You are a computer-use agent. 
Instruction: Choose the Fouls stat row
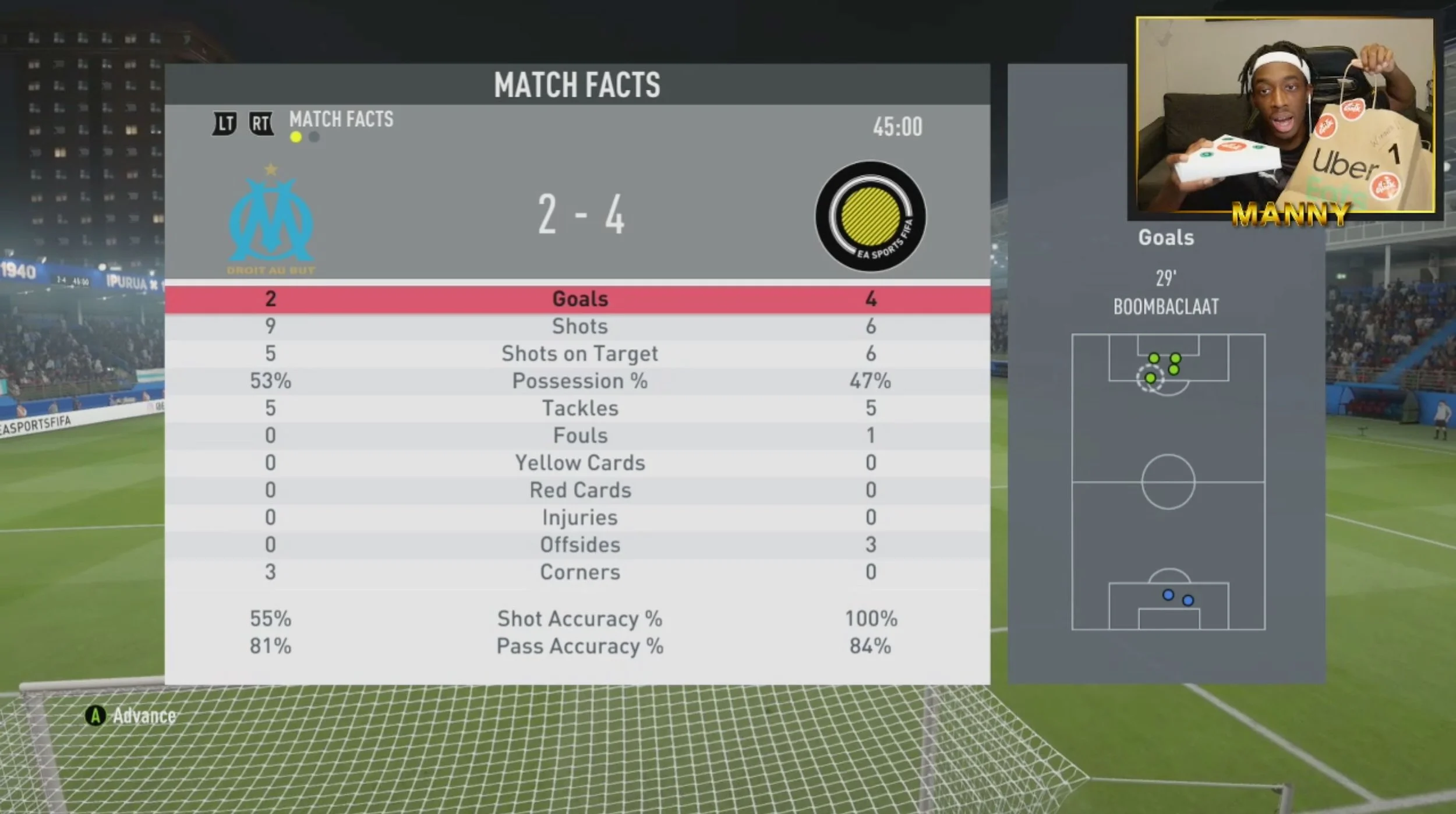pos(579,436)
